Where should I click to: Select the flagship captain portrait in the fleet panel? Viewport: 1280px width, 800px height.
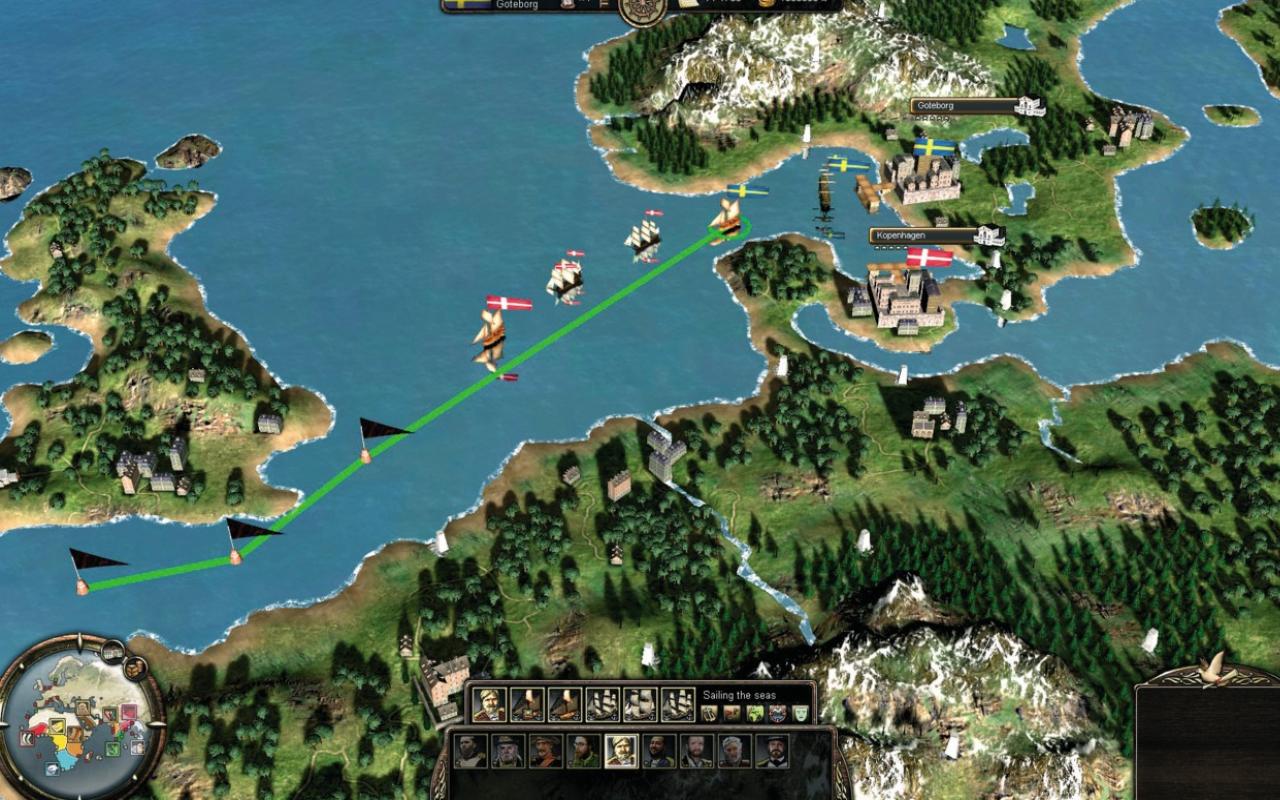pos(487,705)
